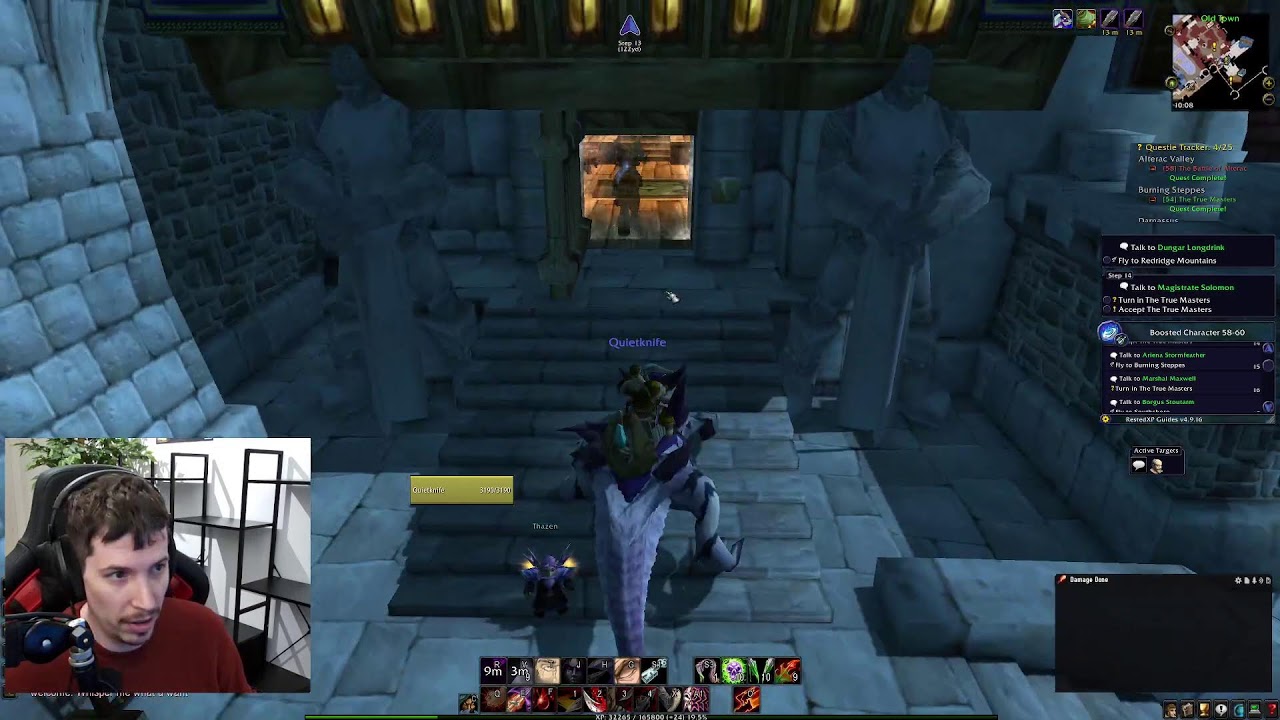Open the Damage Done meter settings gear

1238,580
